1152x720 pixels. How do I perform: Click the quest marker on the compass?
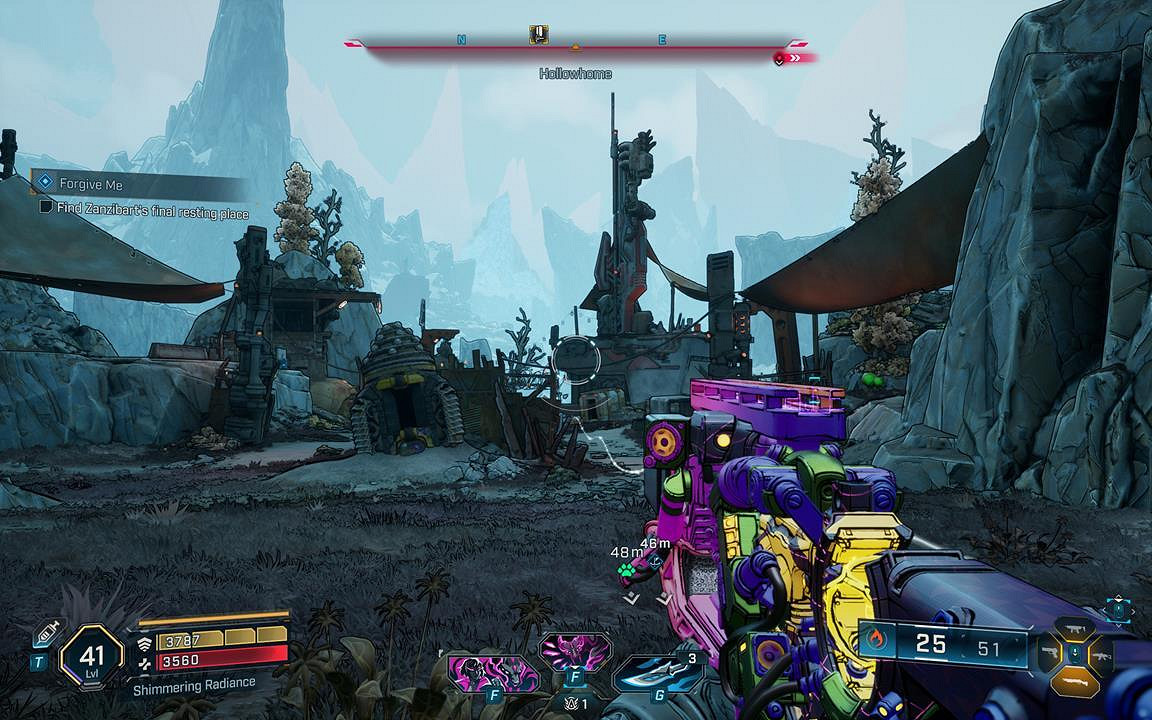(x=539, y=36)
